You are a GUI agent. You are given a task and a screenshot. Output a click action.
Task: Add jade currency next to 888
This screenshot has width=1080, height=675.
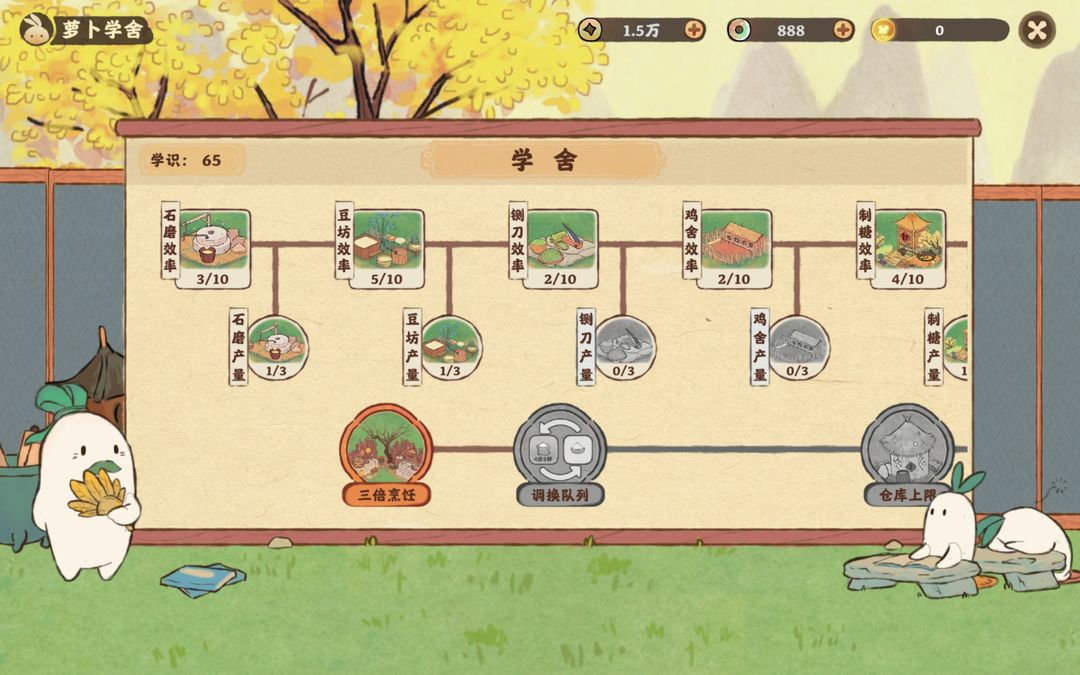(x=844, y=30)
